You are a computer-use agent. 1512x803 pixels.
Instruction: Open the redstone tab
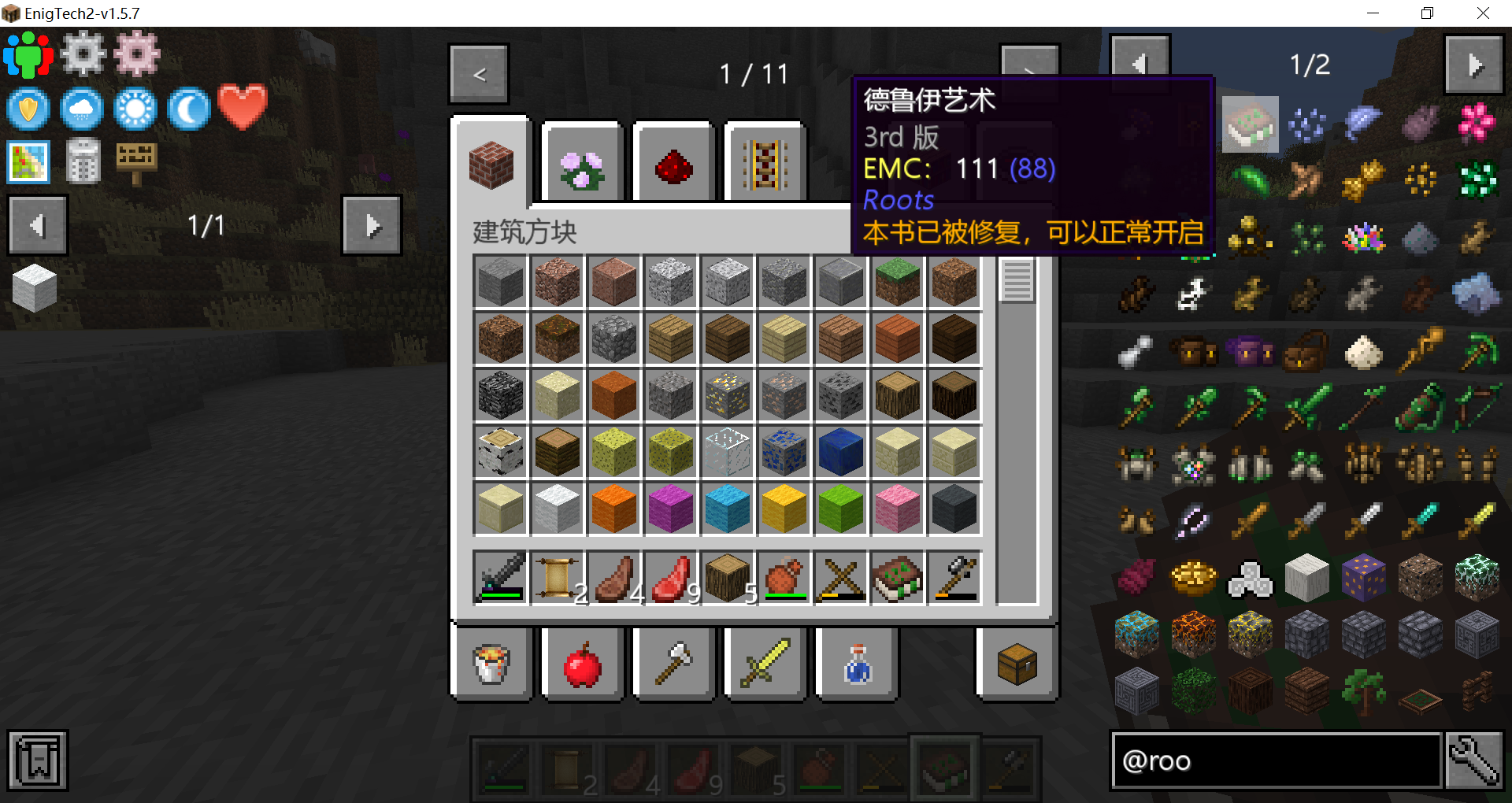673,163
